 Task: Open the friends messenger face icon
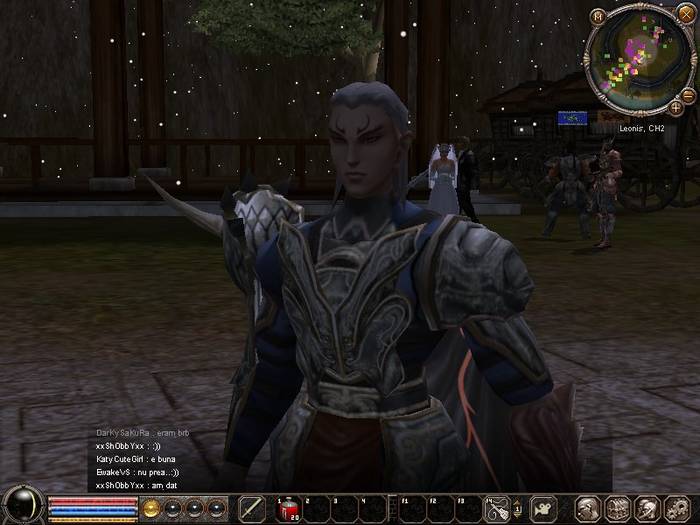[x=648, y=508]
